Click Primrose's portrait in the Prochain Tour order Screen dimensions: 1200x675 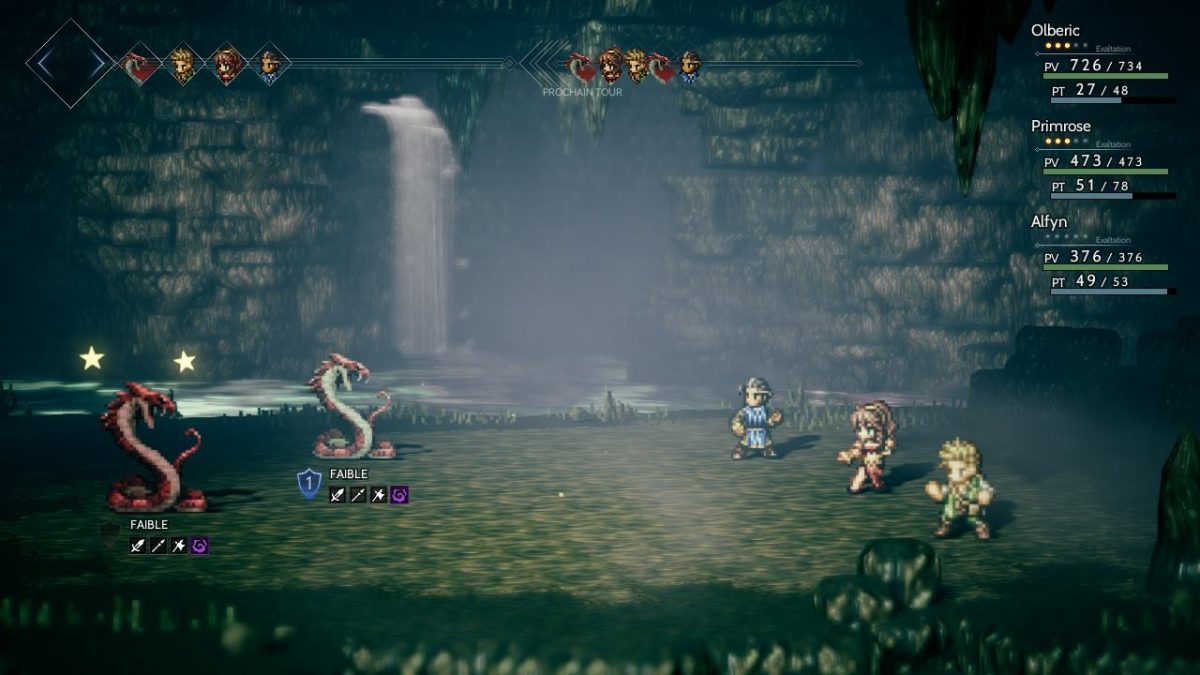point(609,66)
